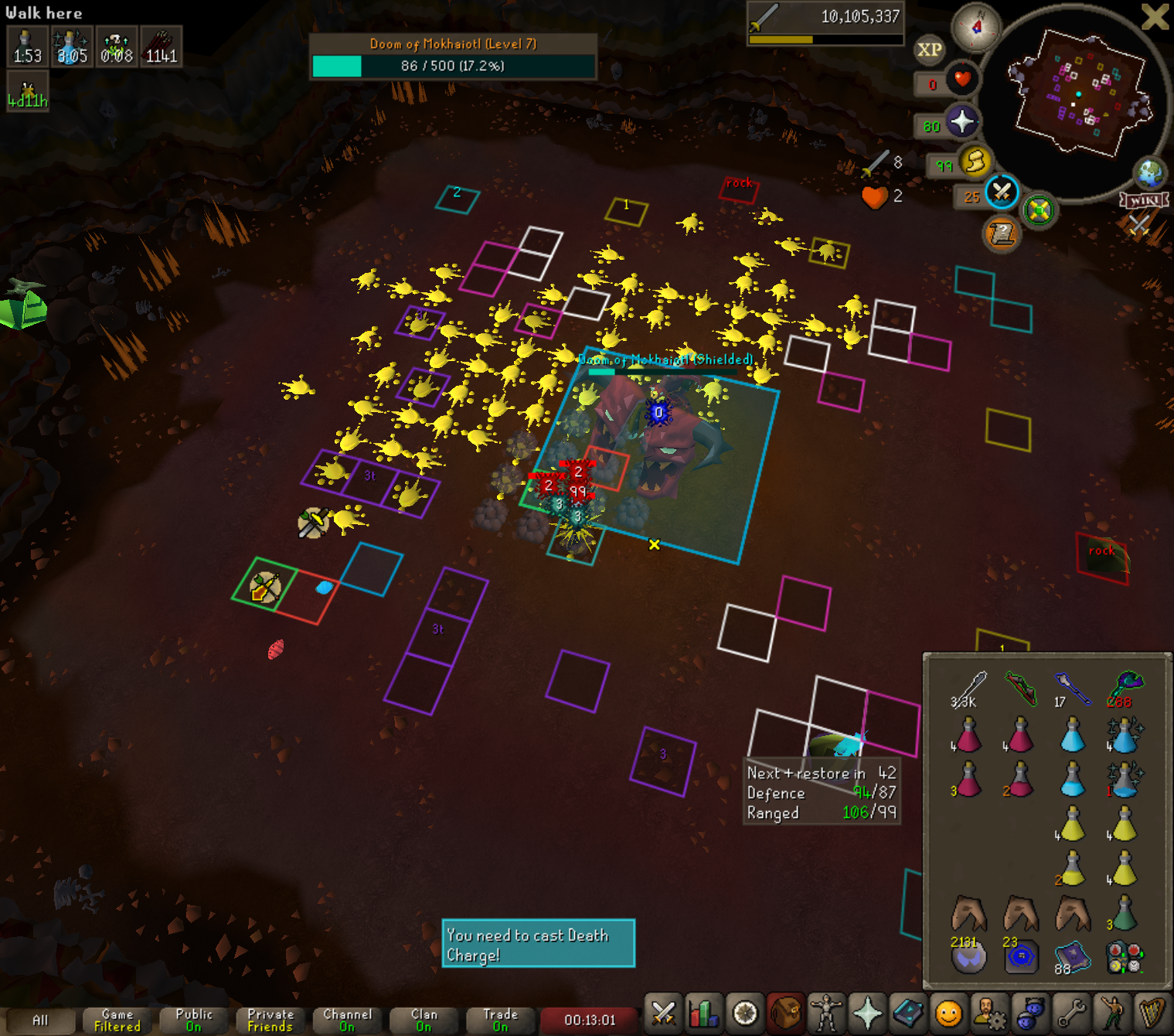Activate quick prayers orb

click(961, 122)
